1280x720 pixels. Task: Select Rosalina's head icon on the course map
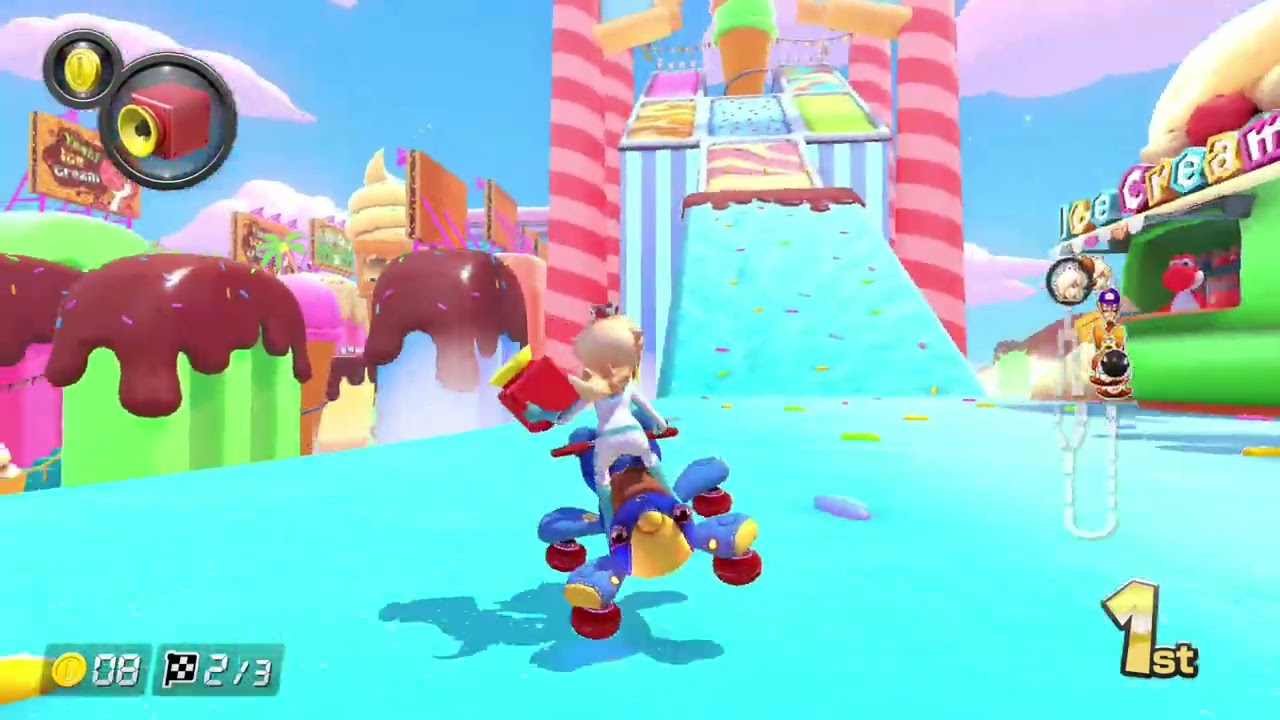tap(1068, 281)
